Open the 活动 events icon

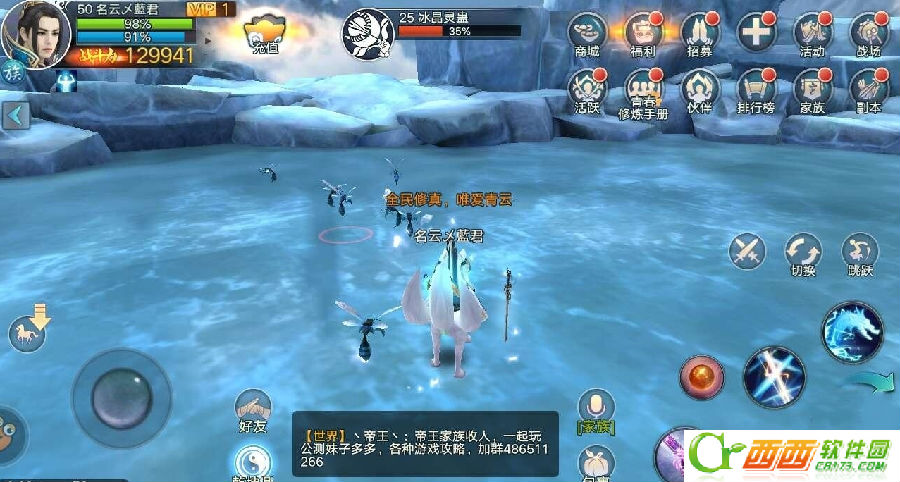[812, 34]
